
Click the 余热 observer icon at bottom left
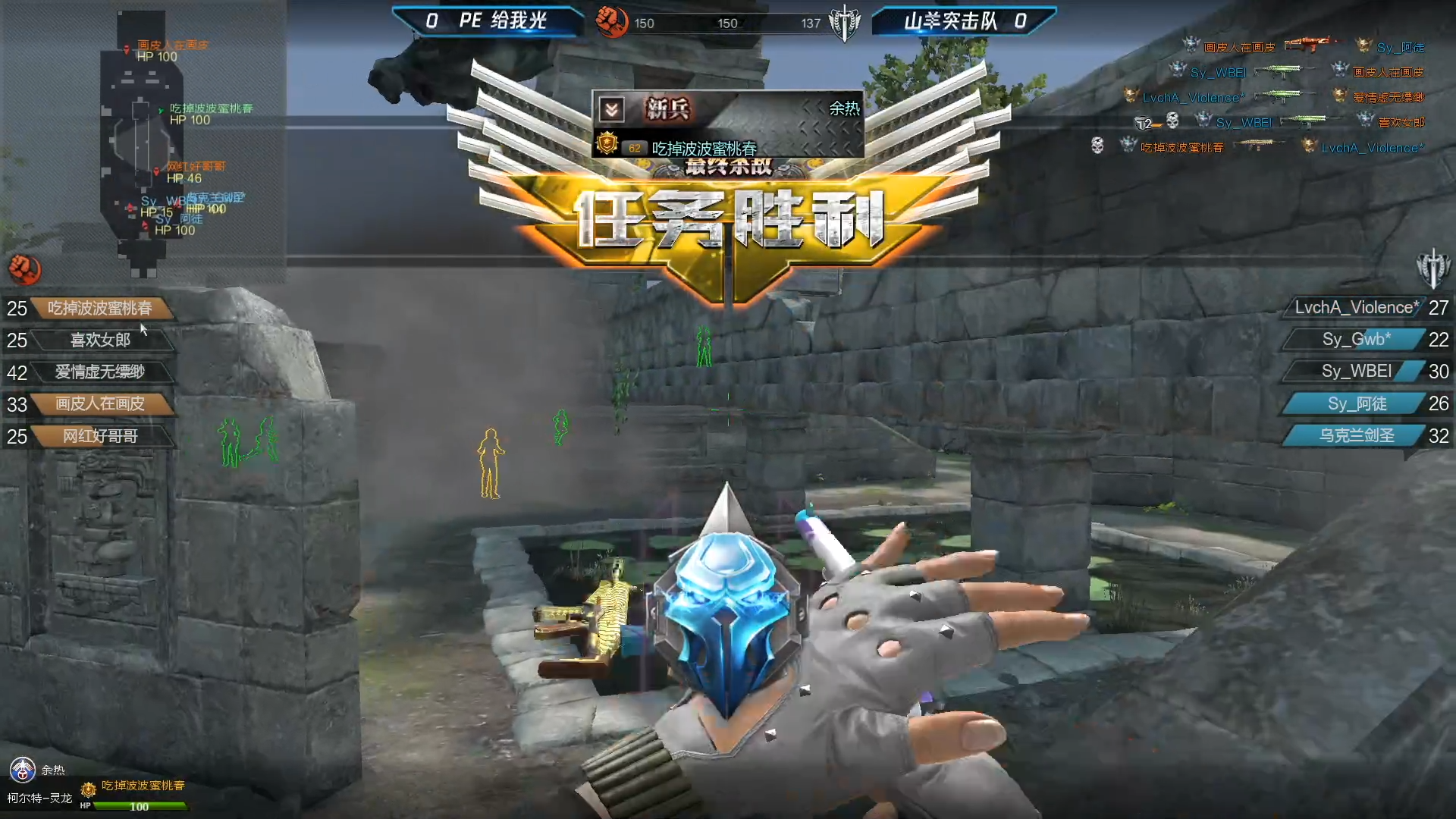23,770
